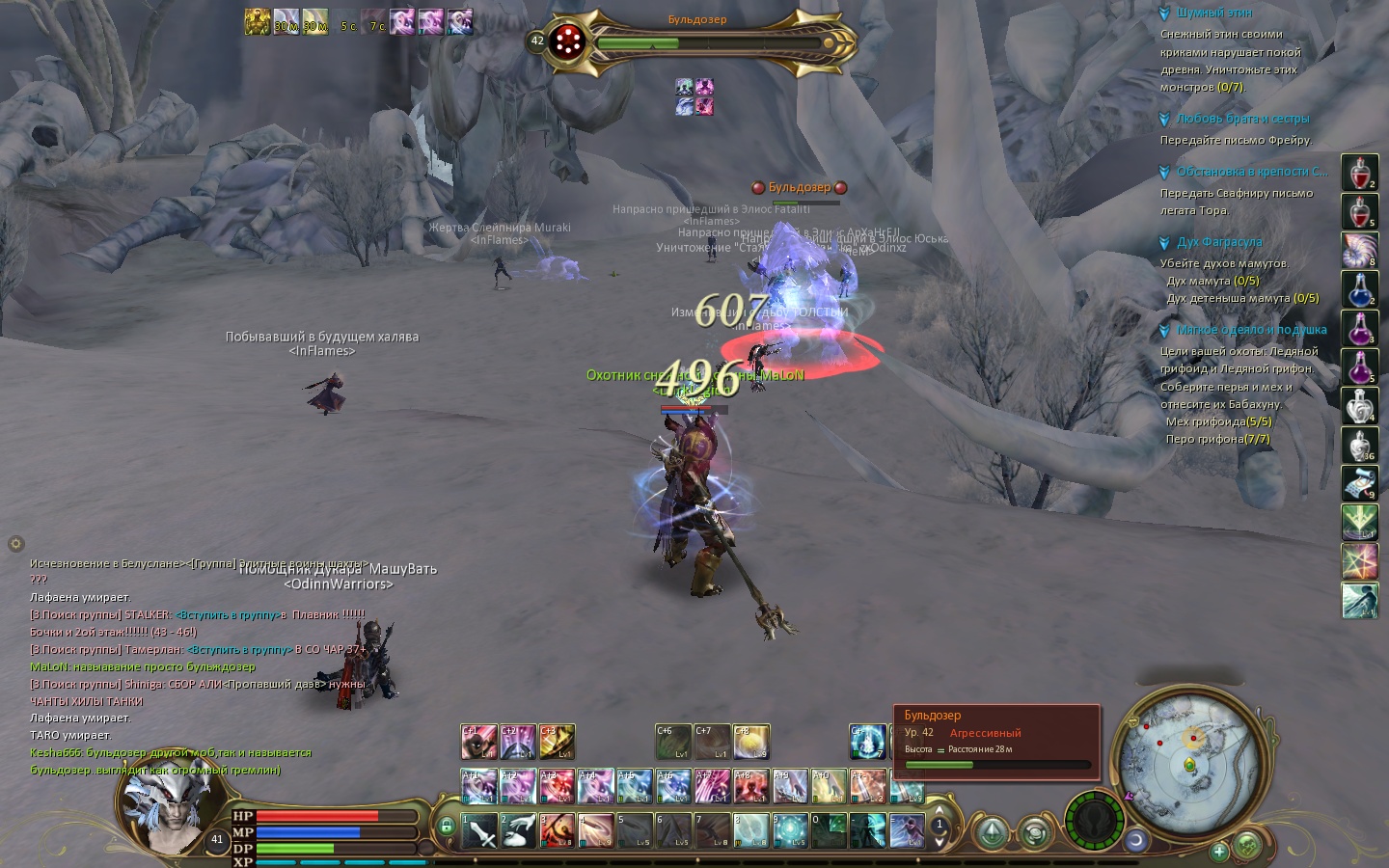Activate the glowing cyan orb skill in slot 9
This screenshot has width=1389, height=868.
[x=790, y=830]
